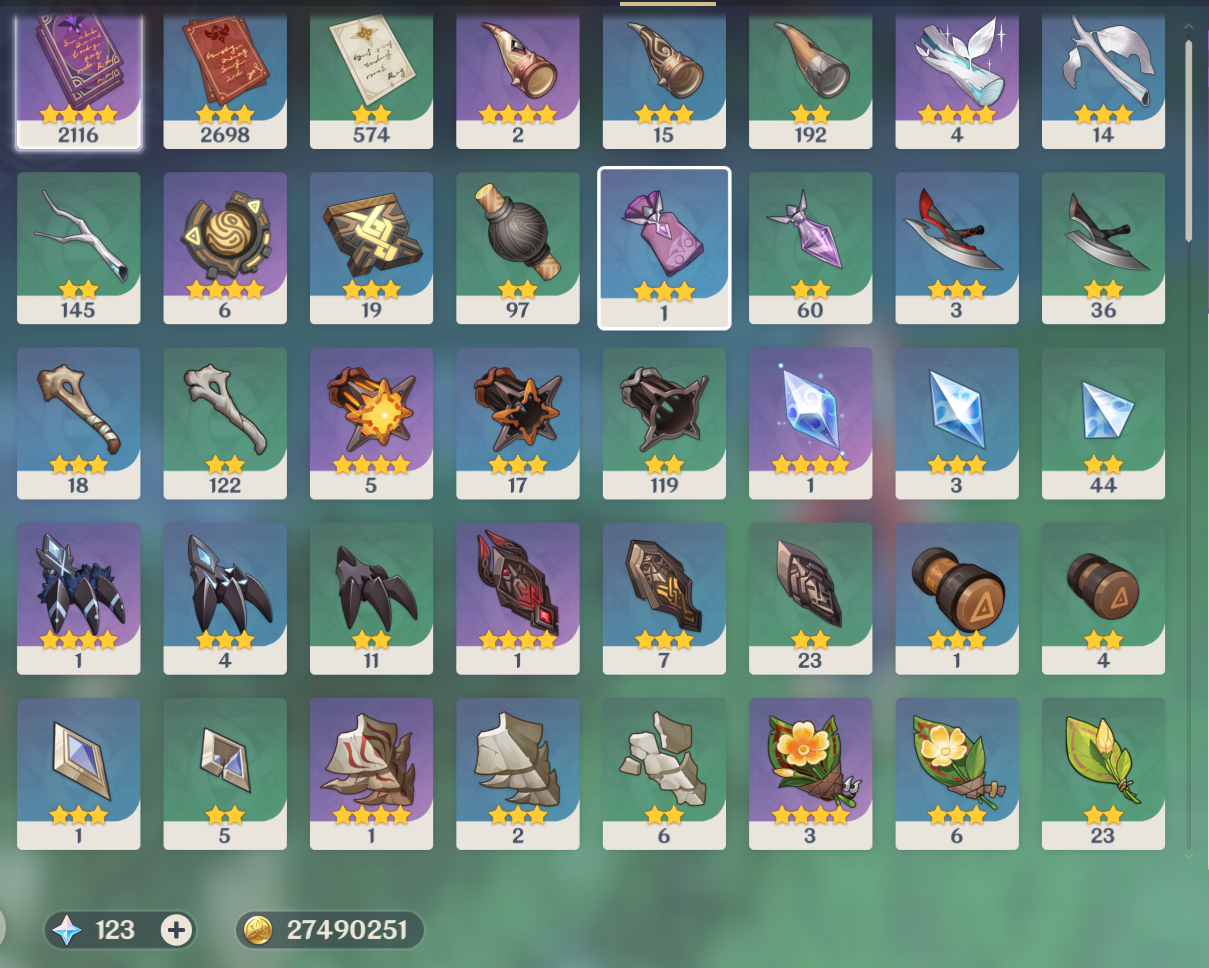Pick the two-star bone club with 122

[x=225, y=420]
